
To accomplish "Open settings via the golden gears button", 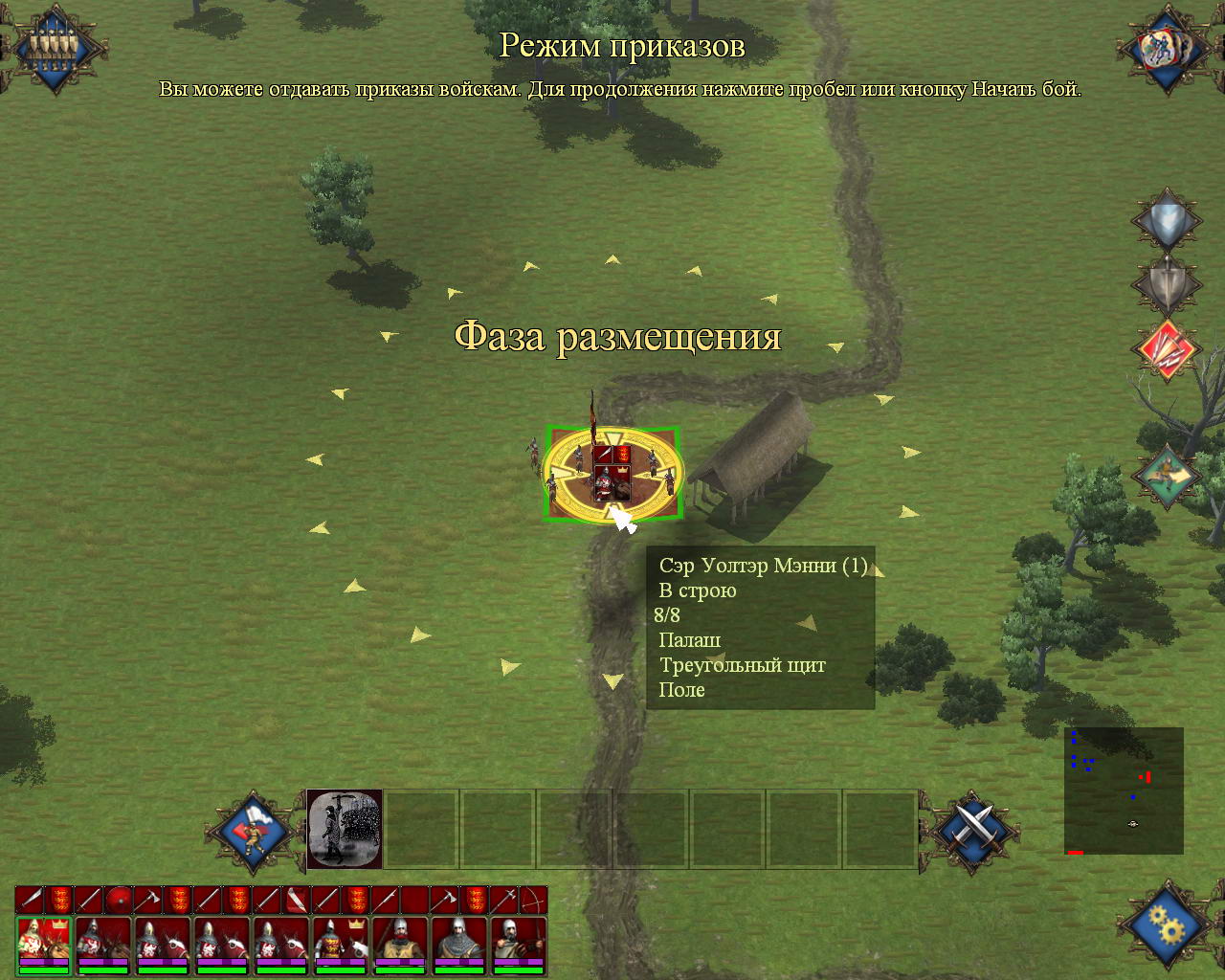I will (1168, 924).
